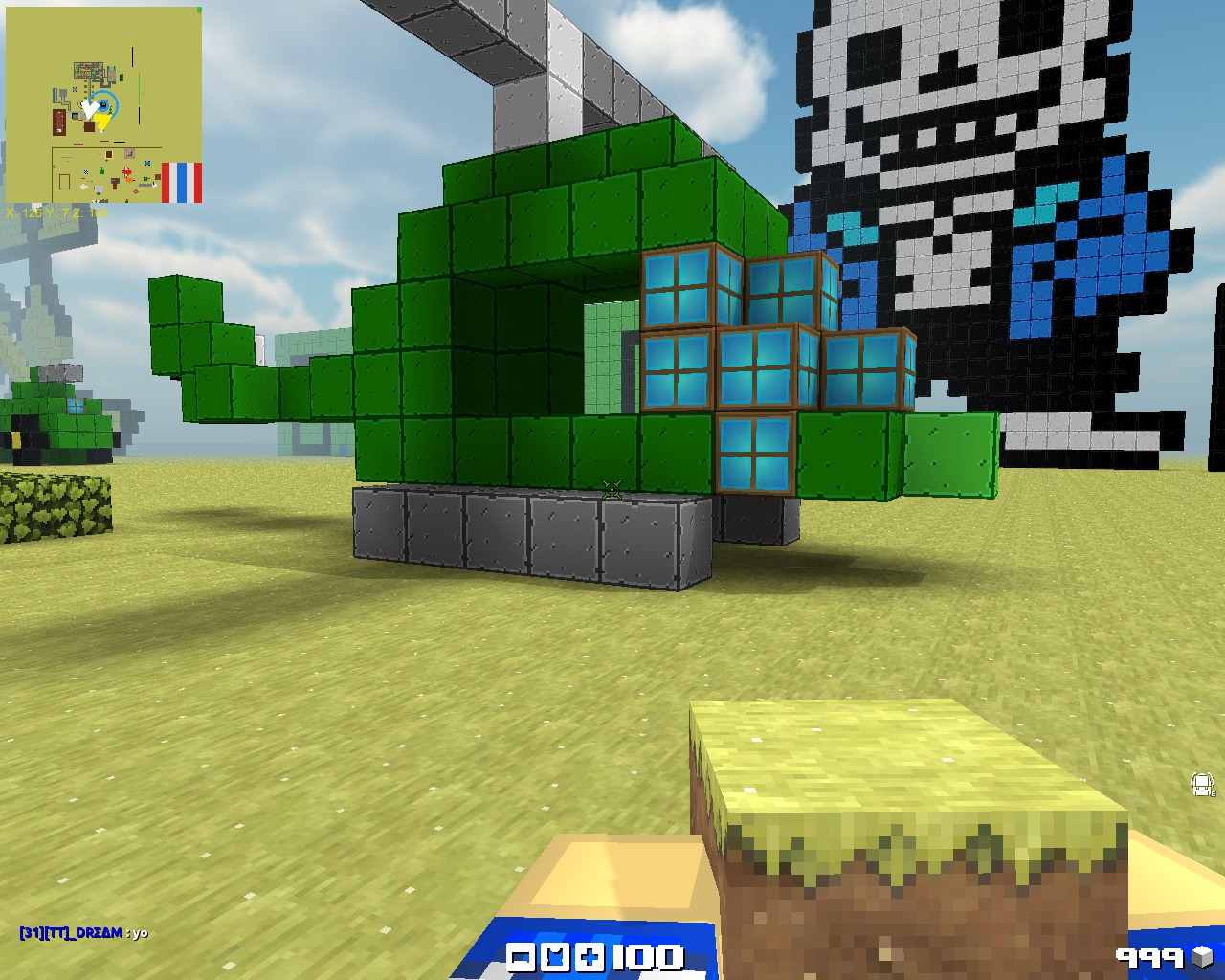Click the red-white-blue flag marker on minimap
Viewport: 1225px width, 980px height.
tap(182, 183)
